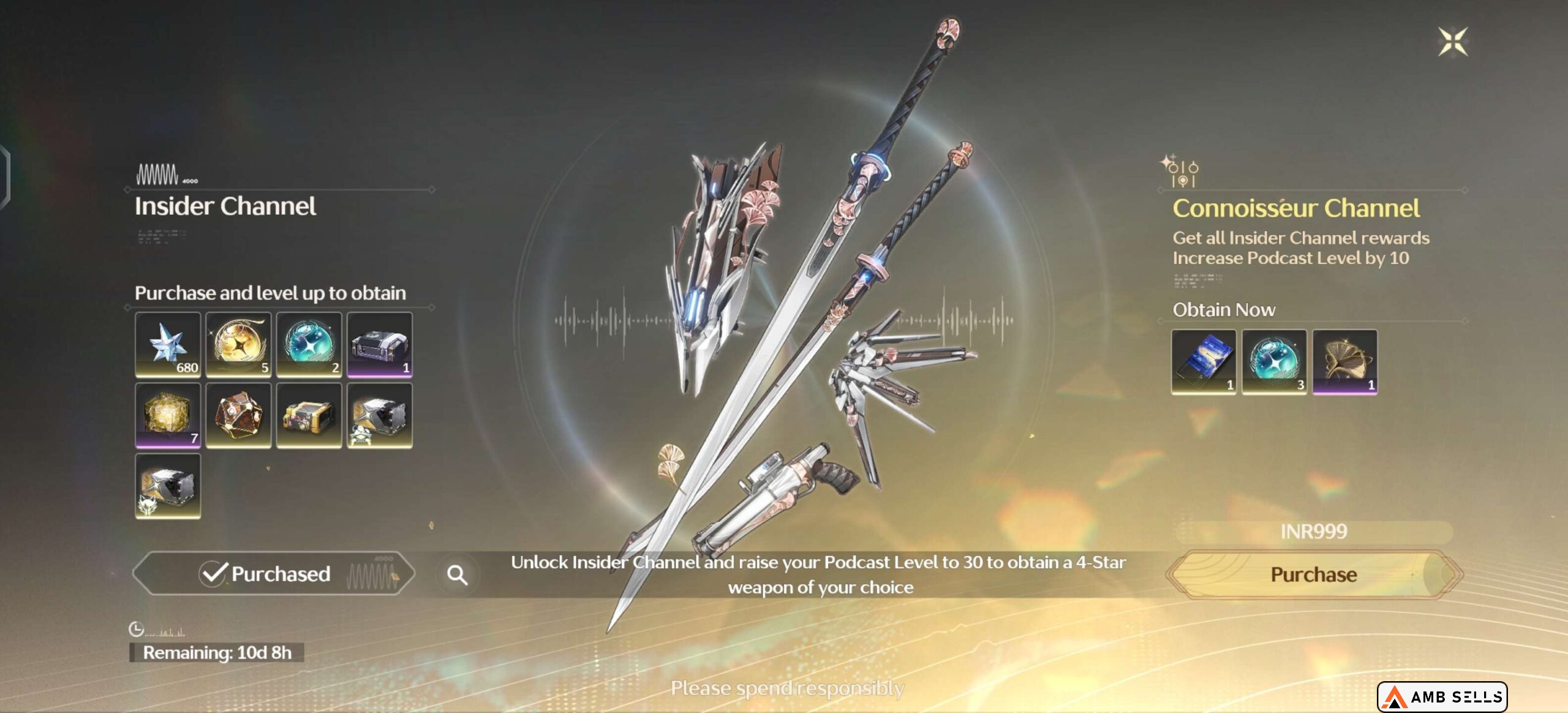
Task: Select the teal orb reward with count 3
Action: click(x=1274, y=361)
